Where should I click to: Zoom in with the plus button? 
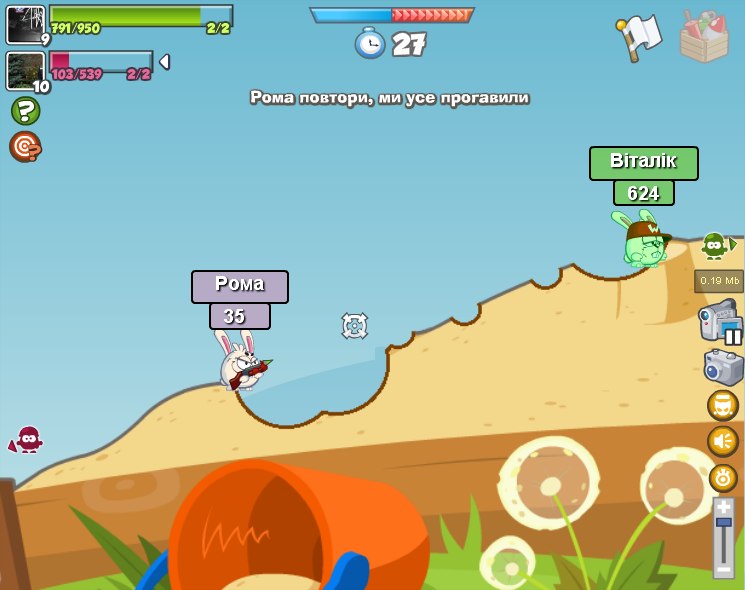point(724,507)
